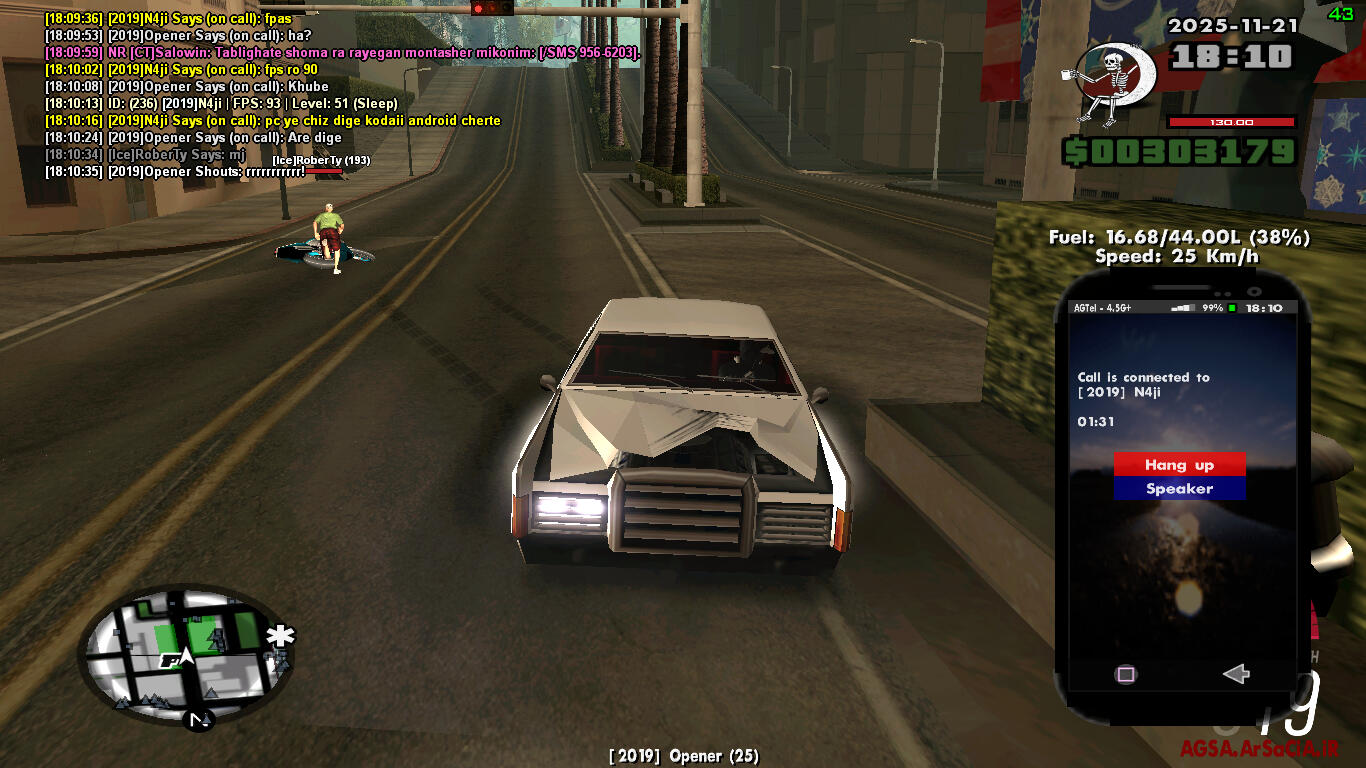Turn on the phone Speaker
This screenshot has height=768, width=1366.
coord(1179,489)
